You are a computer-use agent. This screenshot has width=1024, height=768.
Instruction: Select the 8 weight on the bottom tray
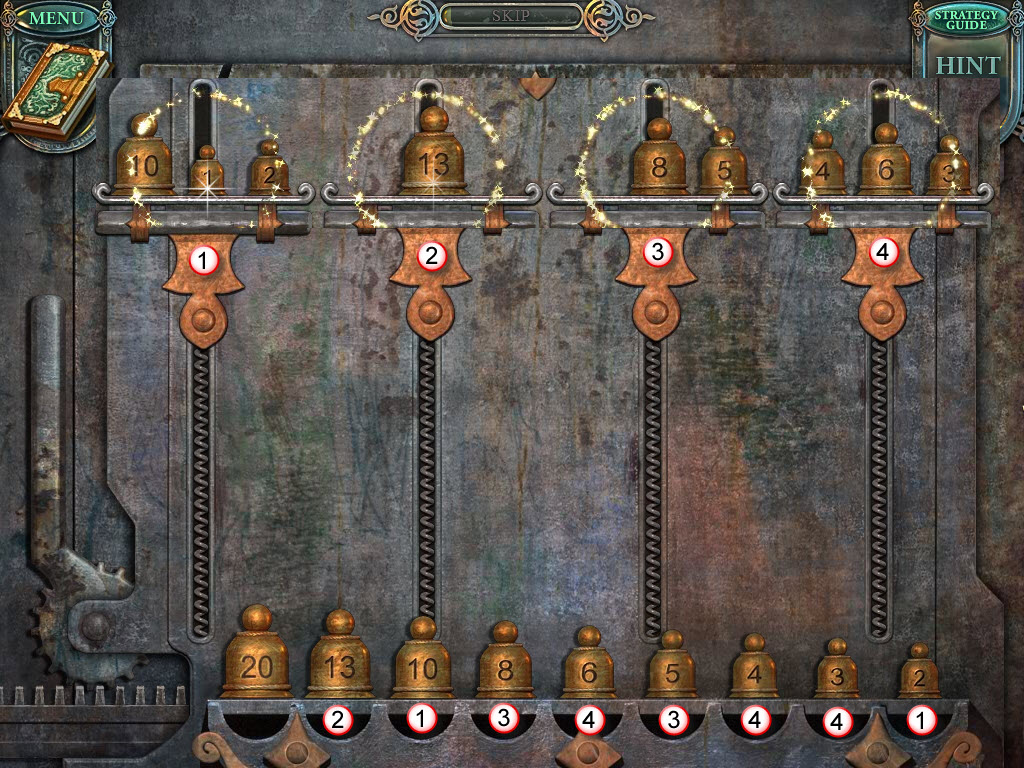click(505, 668)
